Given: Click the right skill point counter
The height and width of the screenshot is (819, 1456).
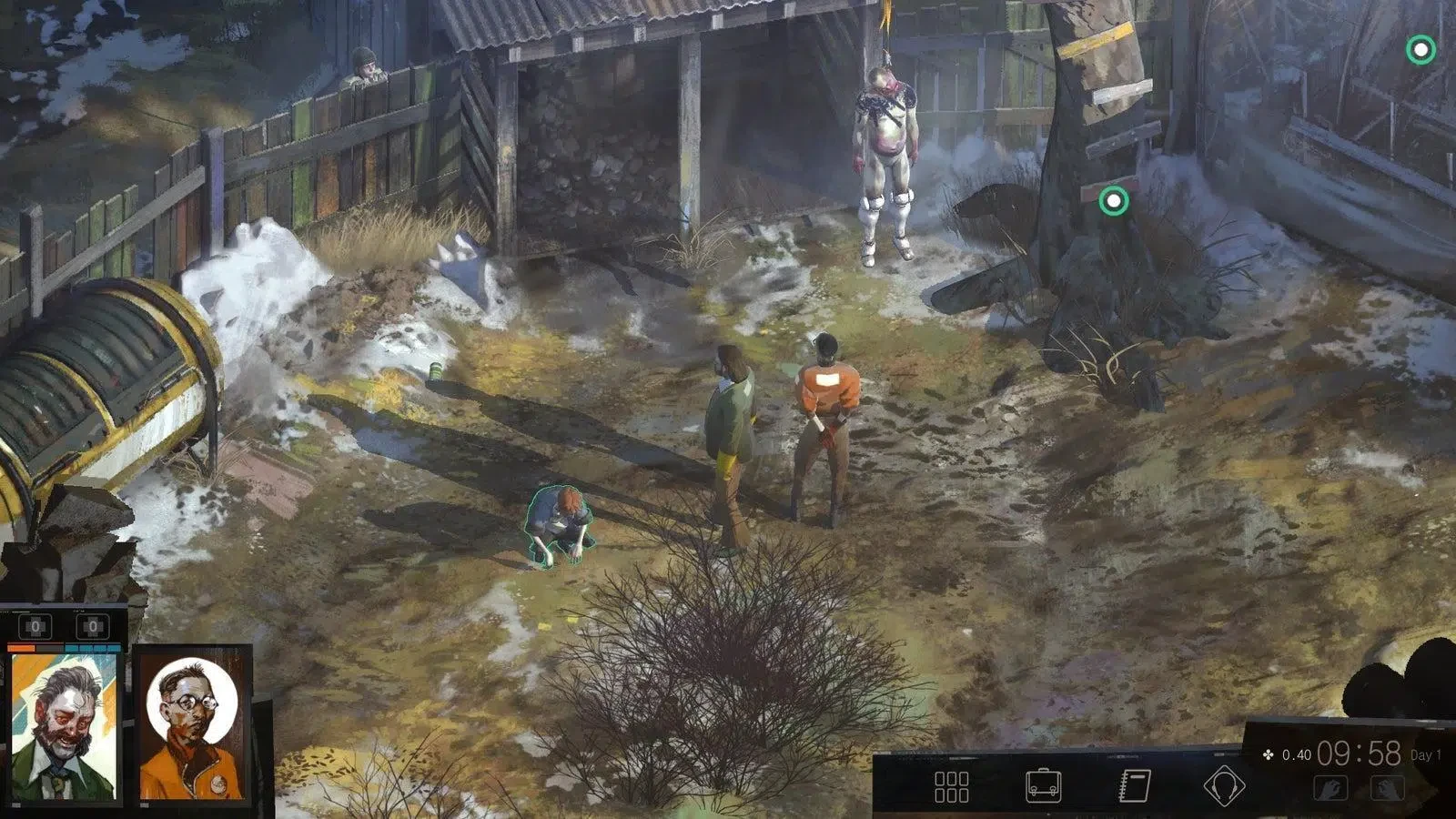Looking at the screenshot, I should (x=93, y=626).
